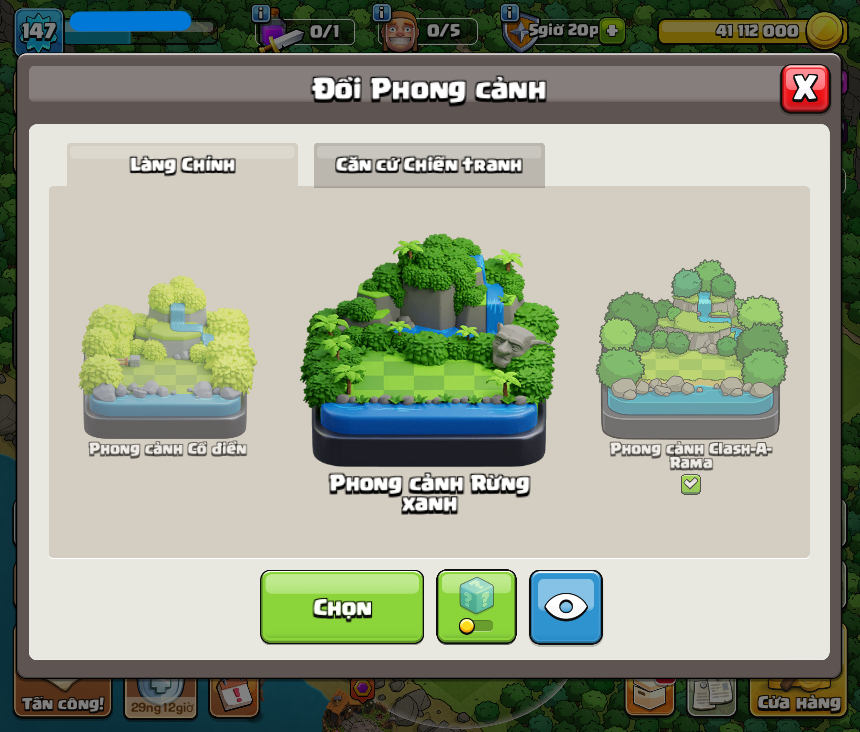
Task: Toggle the green cube decorations button
Action: (x=476, y=607)
